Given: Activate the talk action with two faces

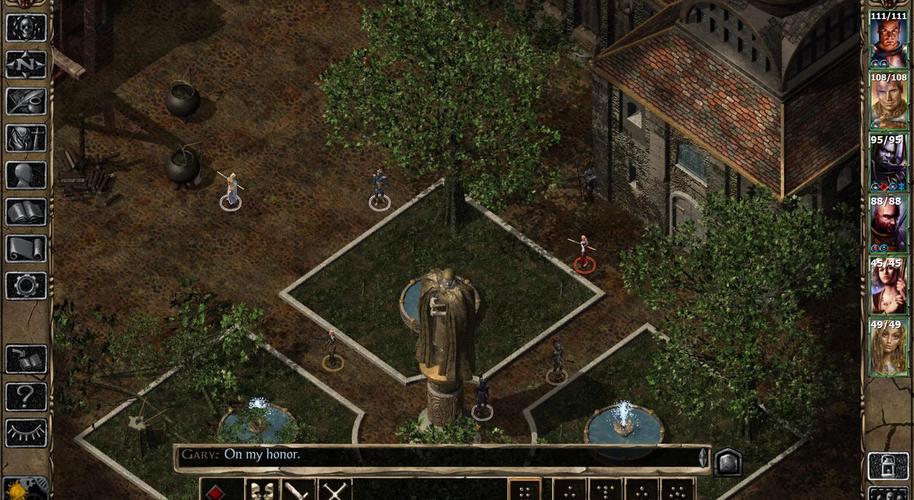Looking at the screenshot, I should 262,490.
